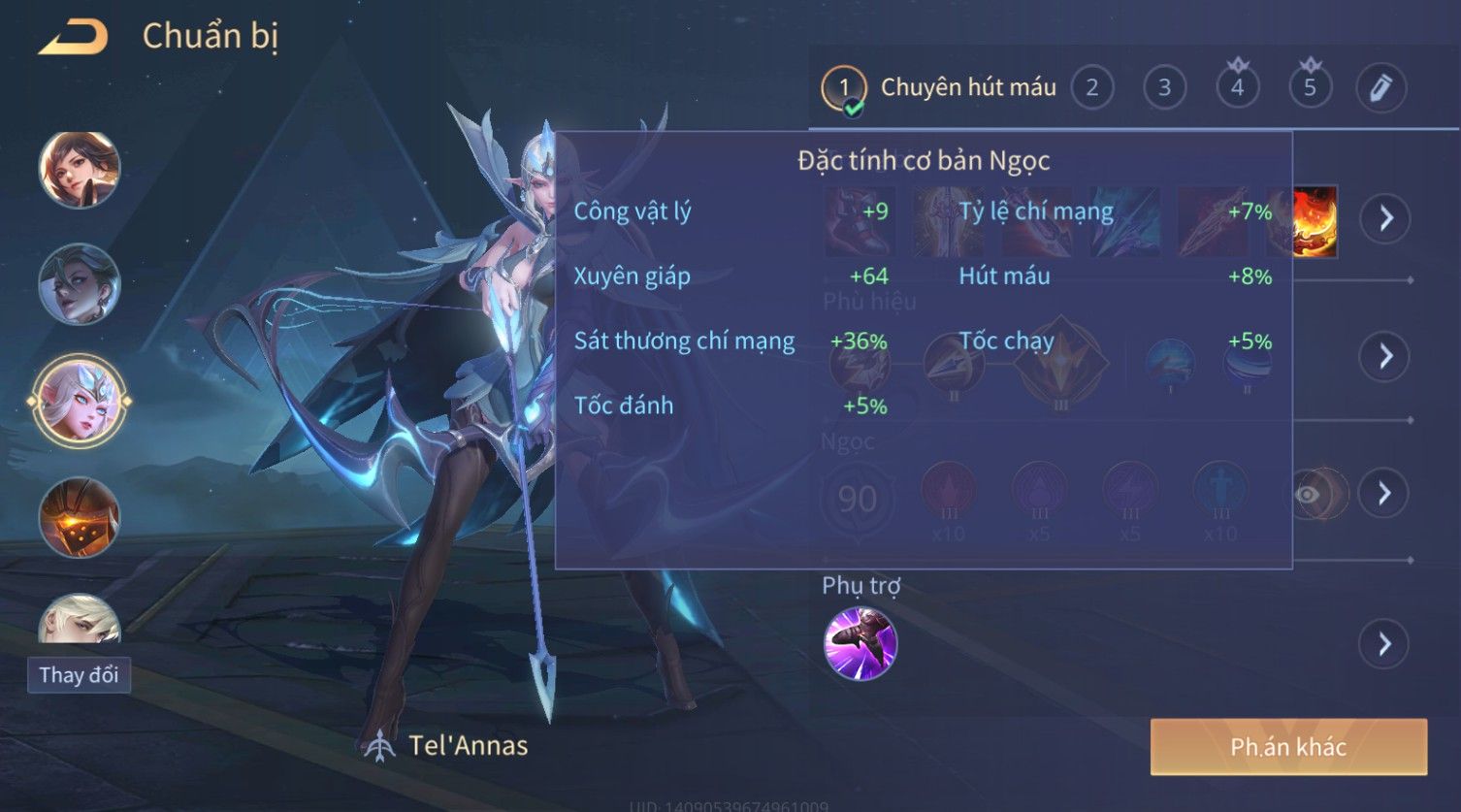Switch to preset tab 2
Viewport: 1461px width, 812px height.
click(1091, 88)
